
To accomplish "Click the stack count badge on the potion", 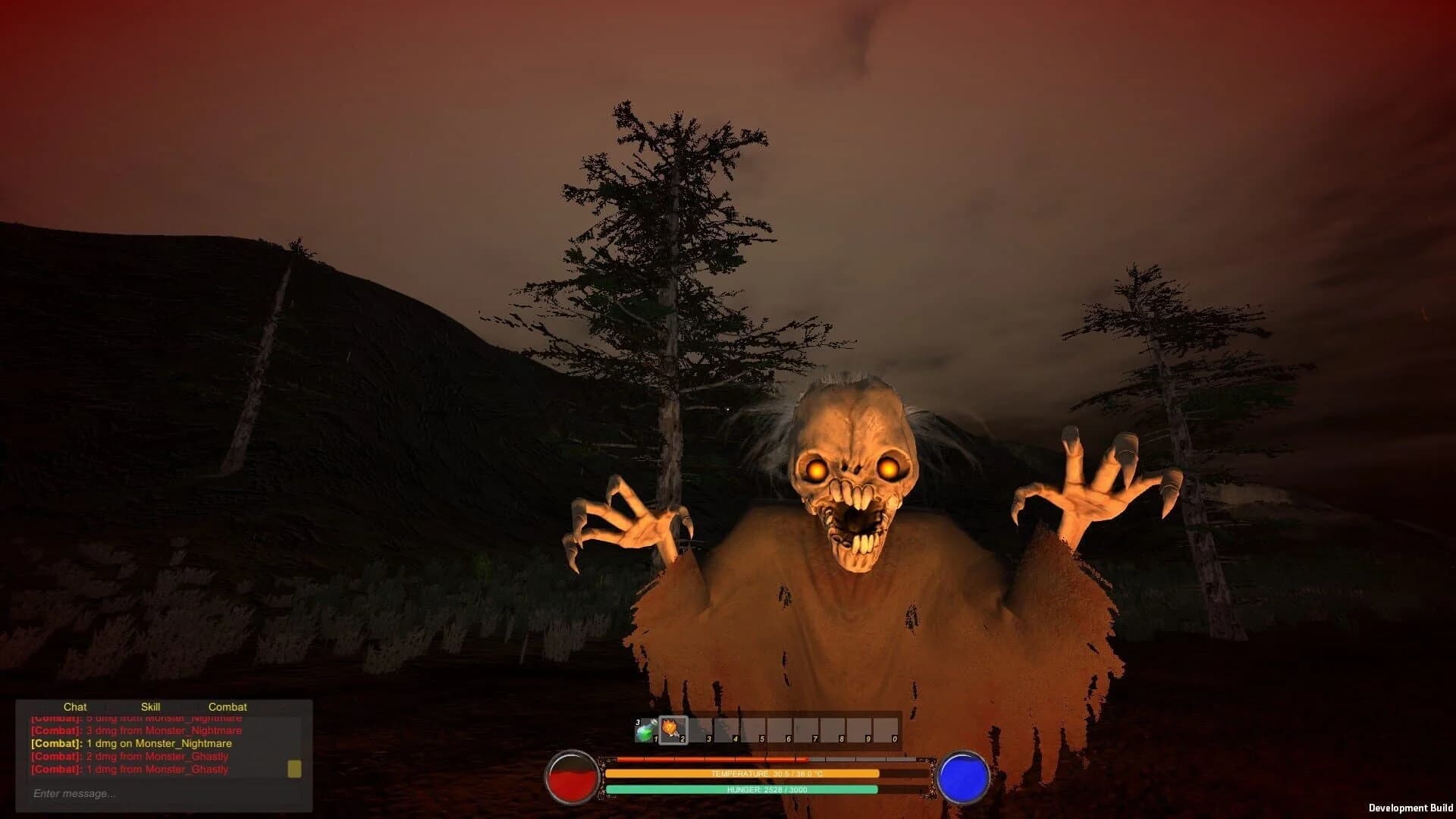I will click(x=637, y=722).
